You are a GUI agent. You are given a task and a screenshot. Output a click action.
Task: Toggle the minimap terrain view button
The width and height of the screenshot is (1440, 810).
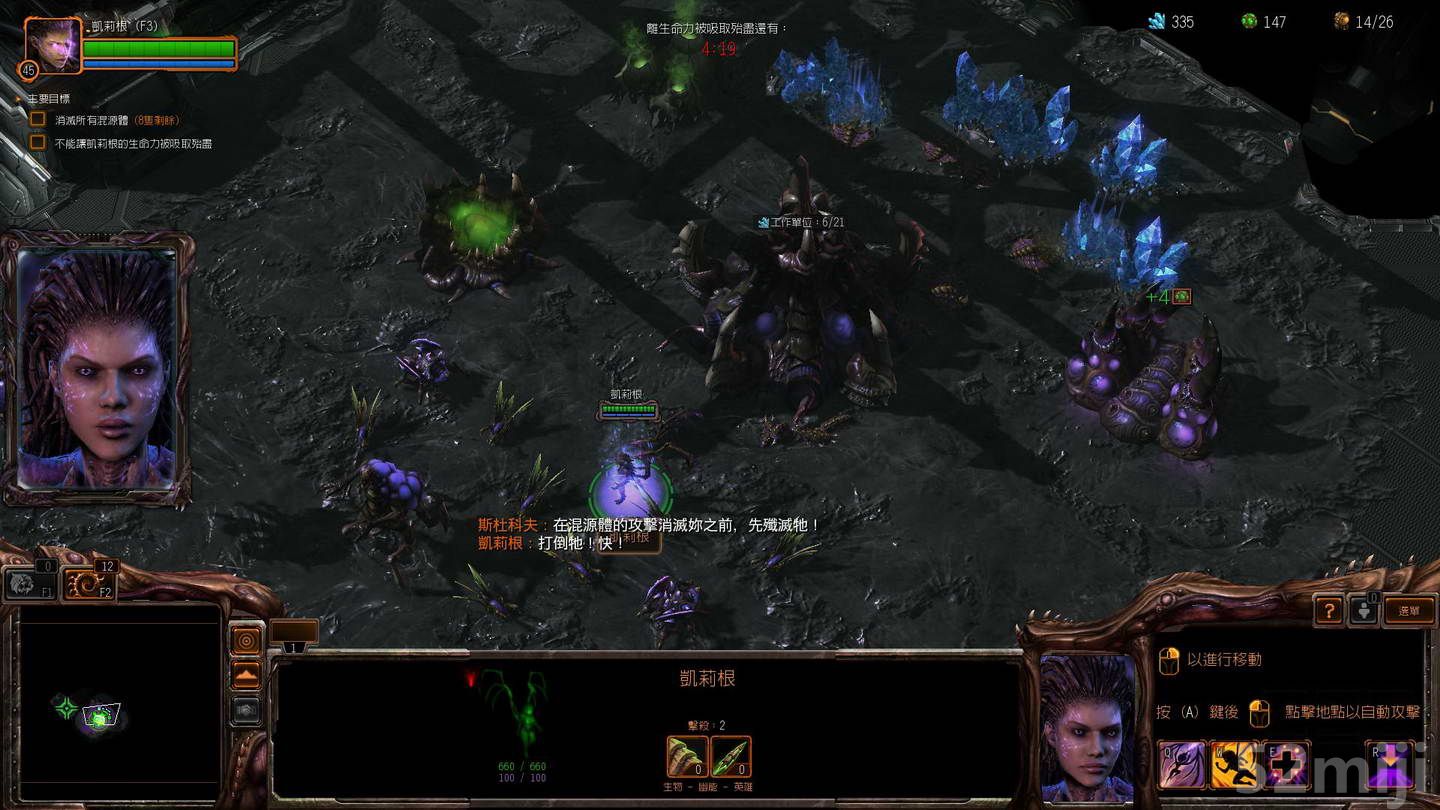246,673
